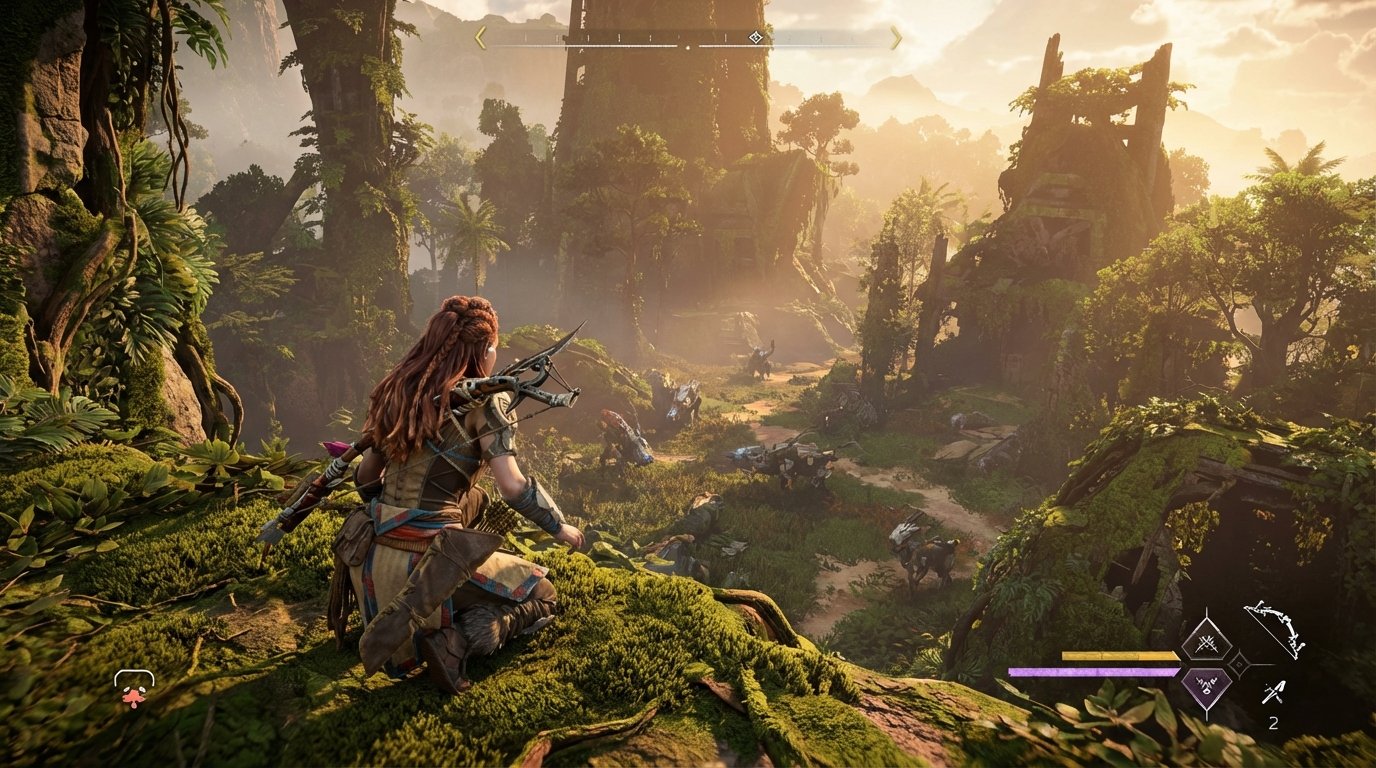Click the left golden chevron of the compass
This screenshot has width=1376, height=768.
coord(480,36)
